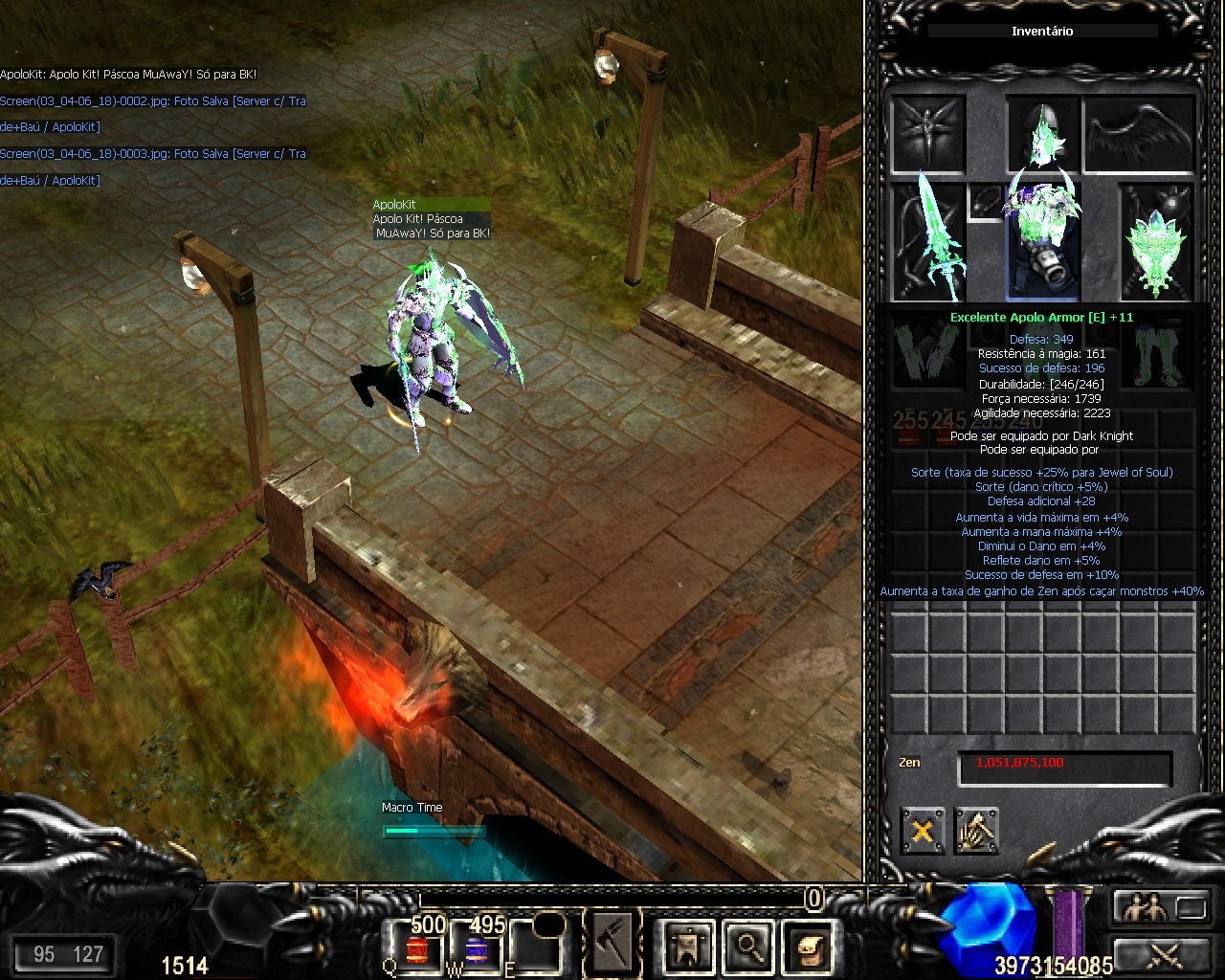
Task: Click the empty pet equipment slot
Action: (x=928, y=132)
